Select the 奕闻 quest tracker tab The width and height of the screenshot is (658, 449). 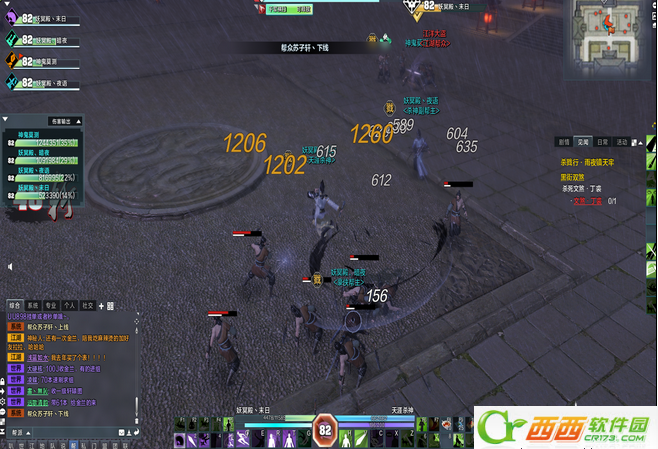point(584,142)
